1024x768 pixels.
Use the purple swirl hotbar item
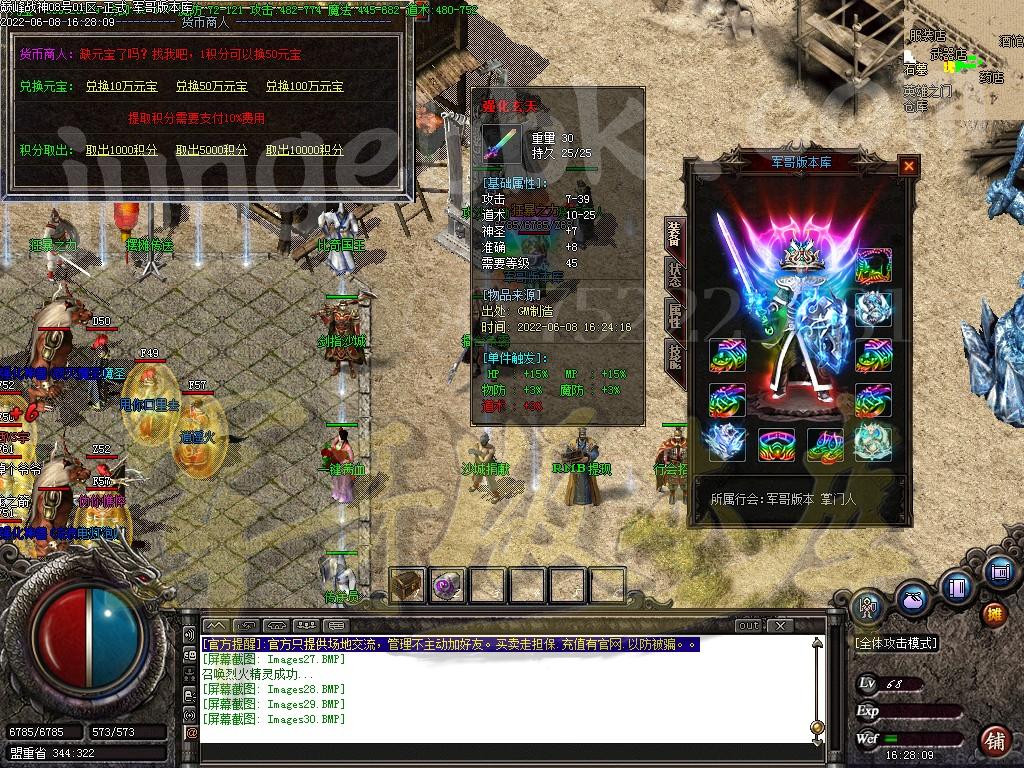[447, 585]
